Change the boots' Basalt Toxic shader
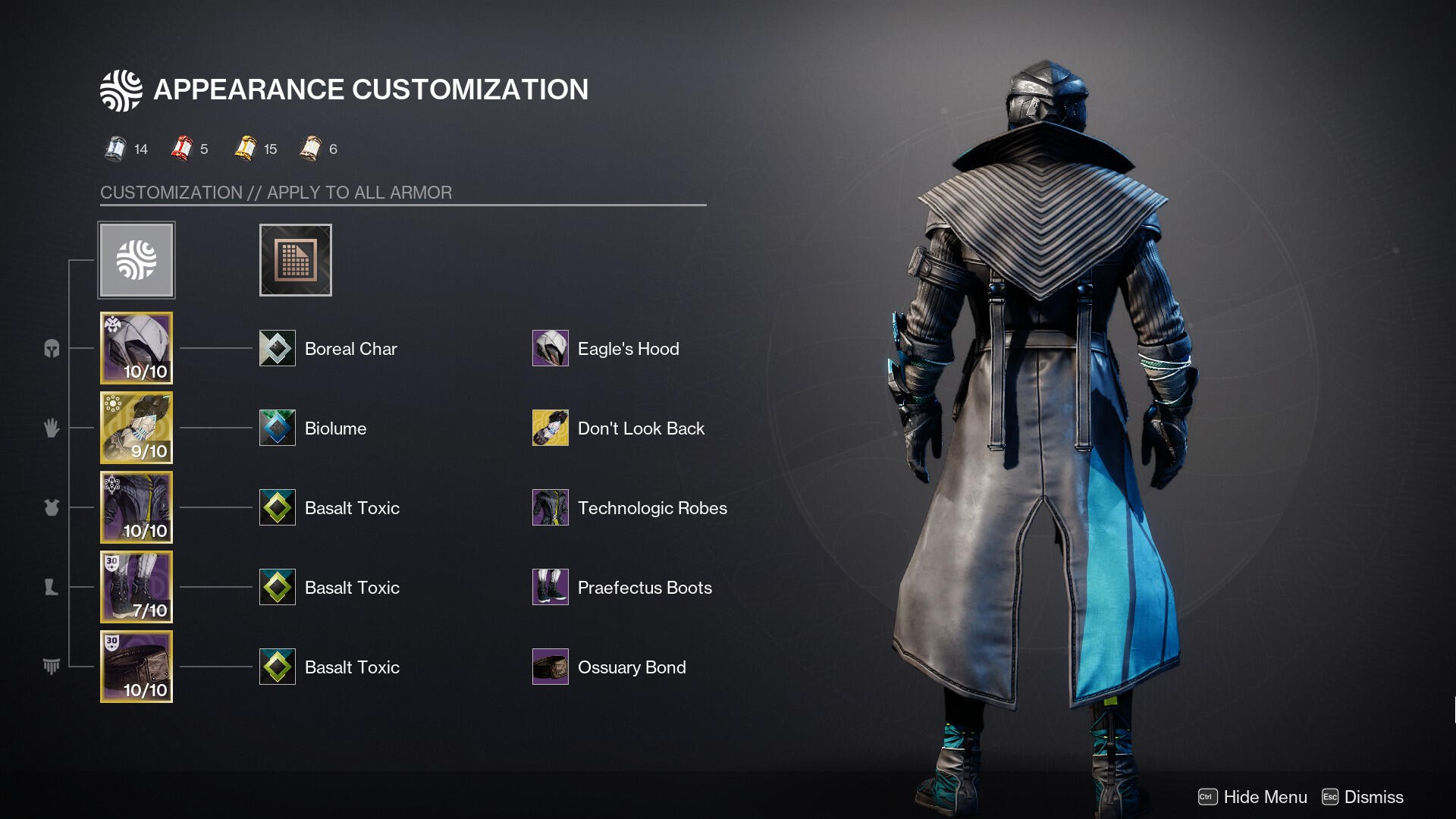This screenshot has height=819, width=1456. 278,587
